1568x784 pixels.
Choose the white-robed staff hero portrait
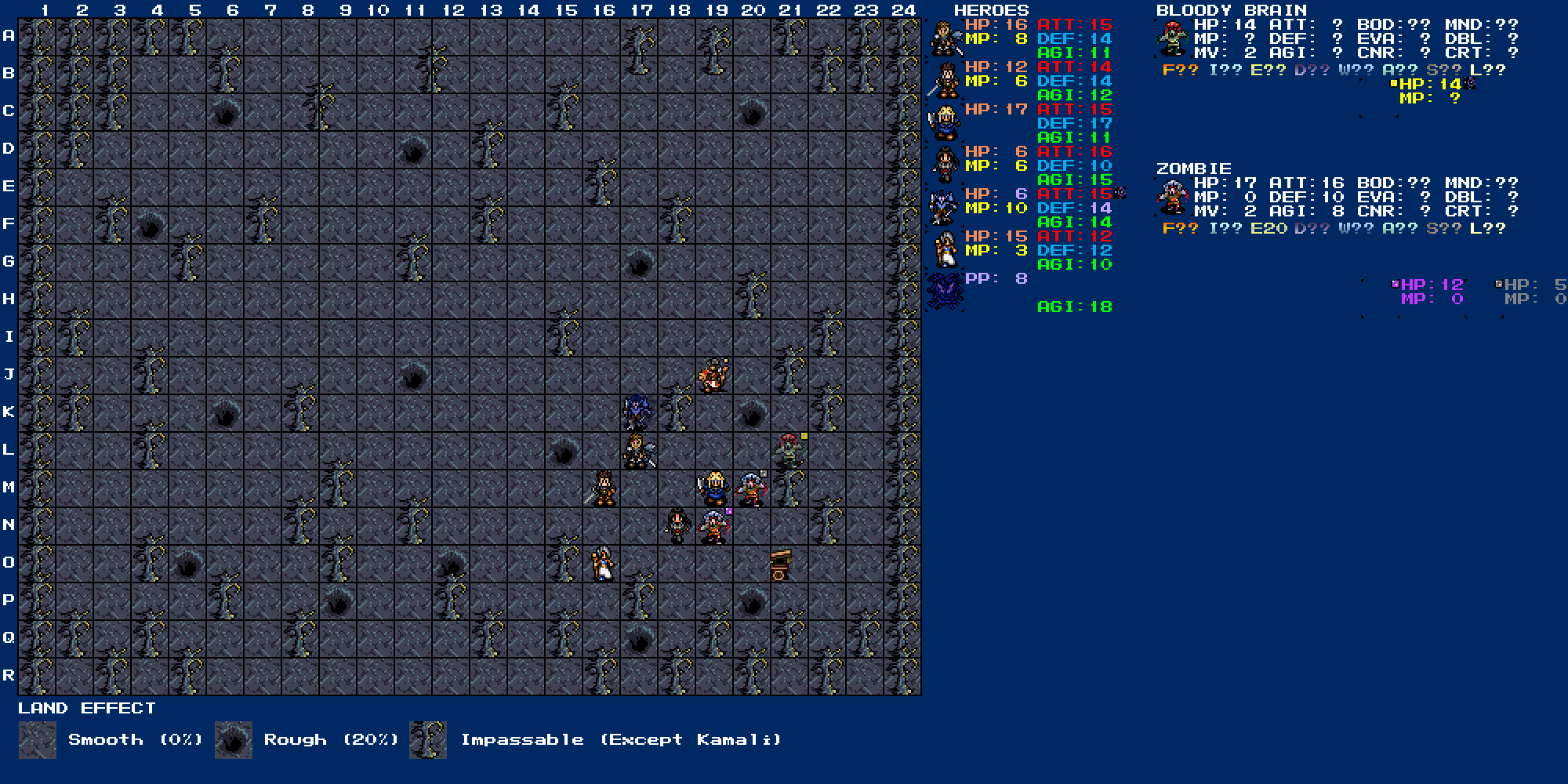click(944, 250)
